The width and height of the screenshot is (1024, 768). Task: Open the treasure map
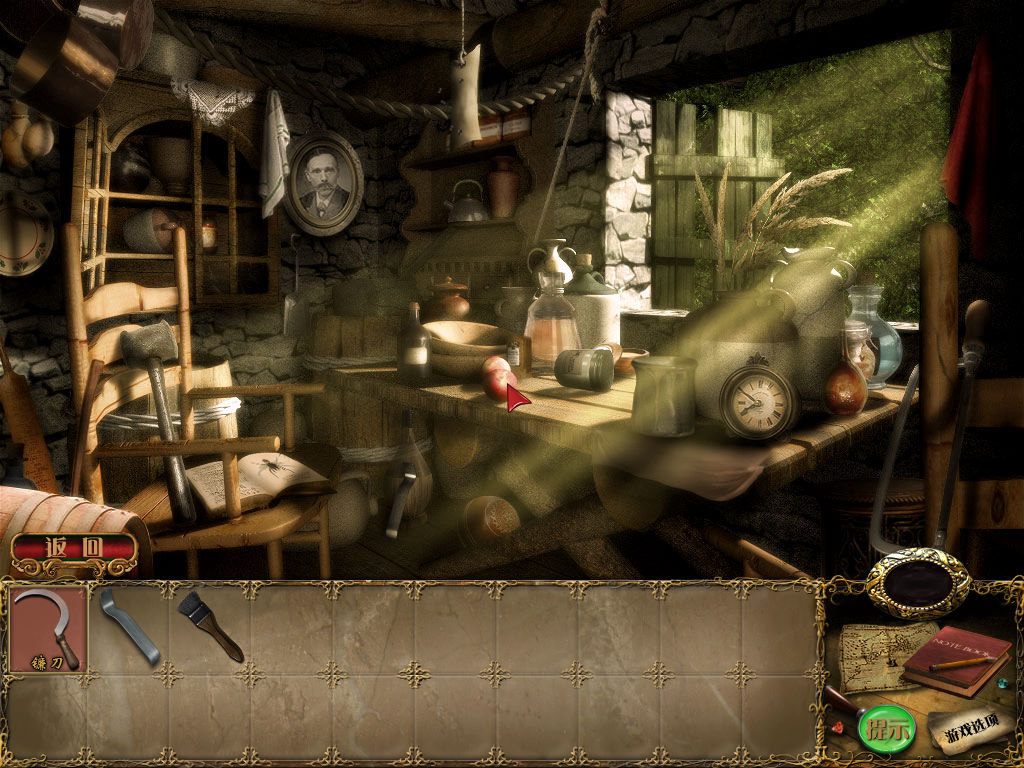click(x=871, y=655)
